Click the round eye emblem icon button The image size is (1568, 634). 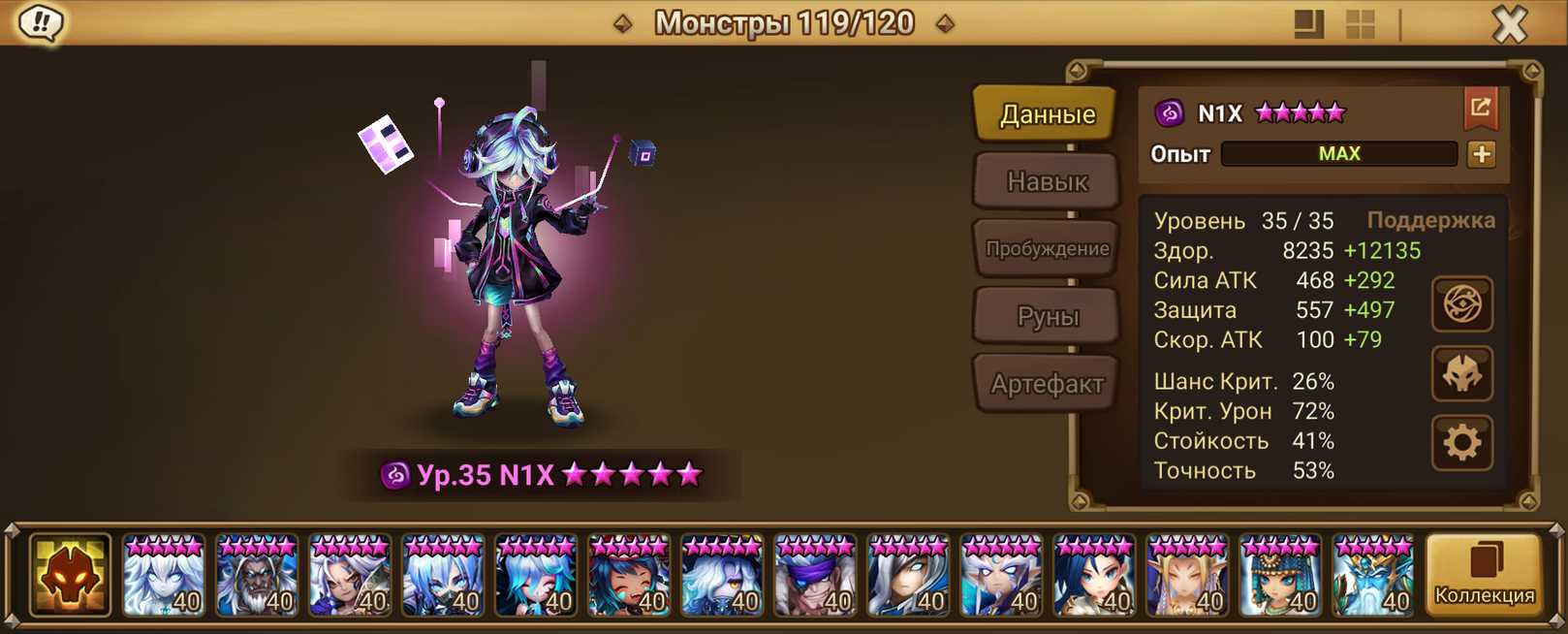pos(1461,304)
